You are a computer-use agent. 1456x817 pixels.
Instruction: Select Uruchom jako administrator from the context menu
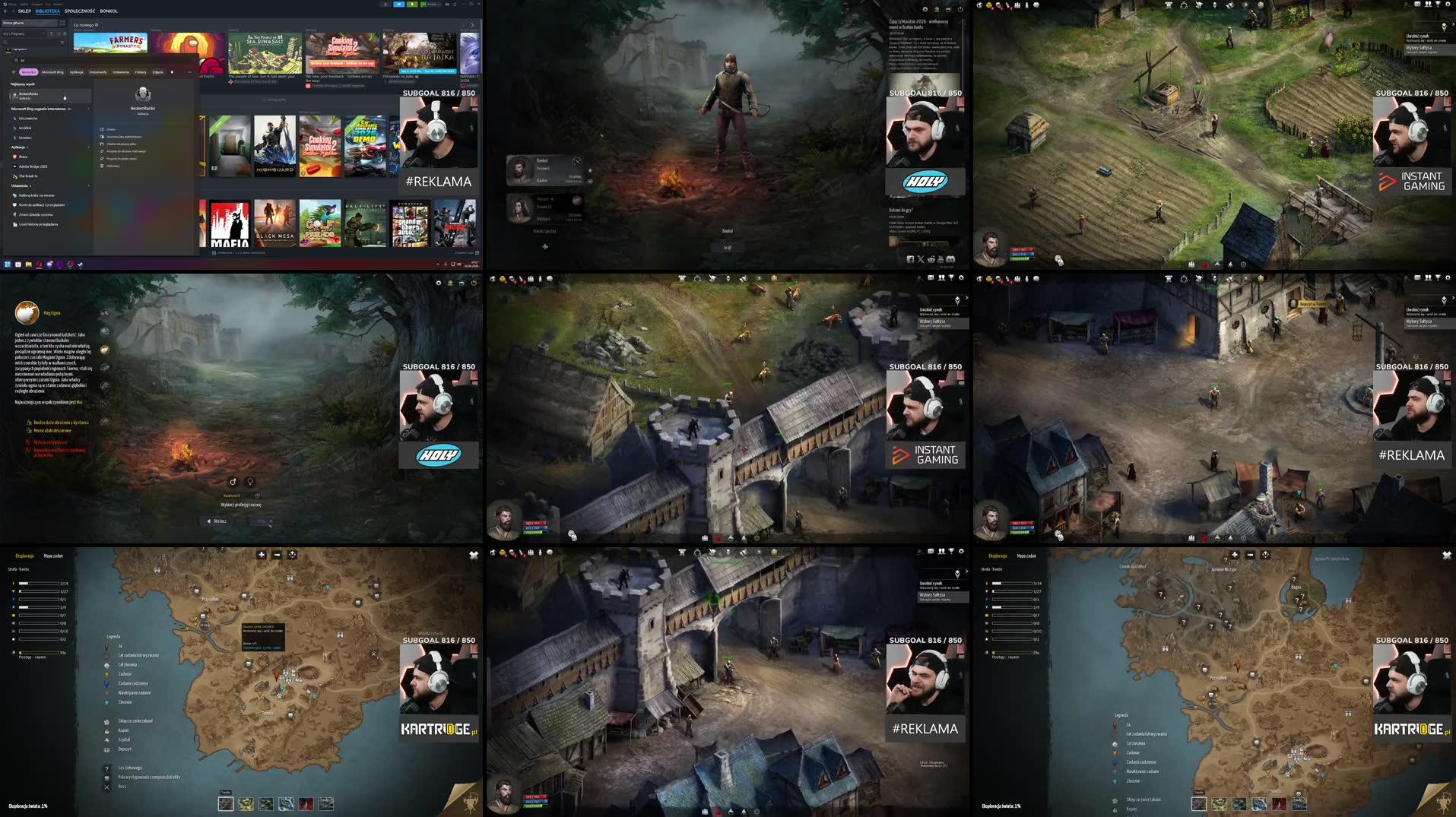tap(124, 137)
